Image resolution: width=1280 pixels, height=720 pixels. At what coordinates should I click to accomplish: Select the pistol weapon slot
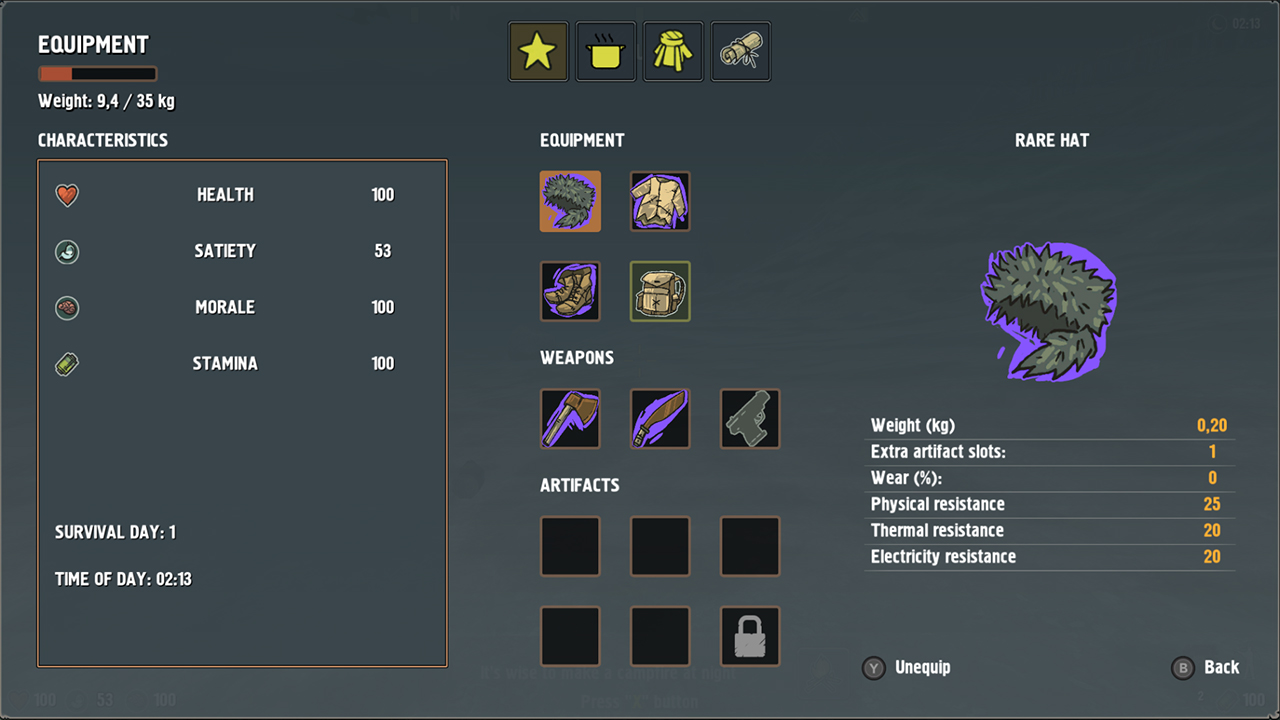(750, 418)
